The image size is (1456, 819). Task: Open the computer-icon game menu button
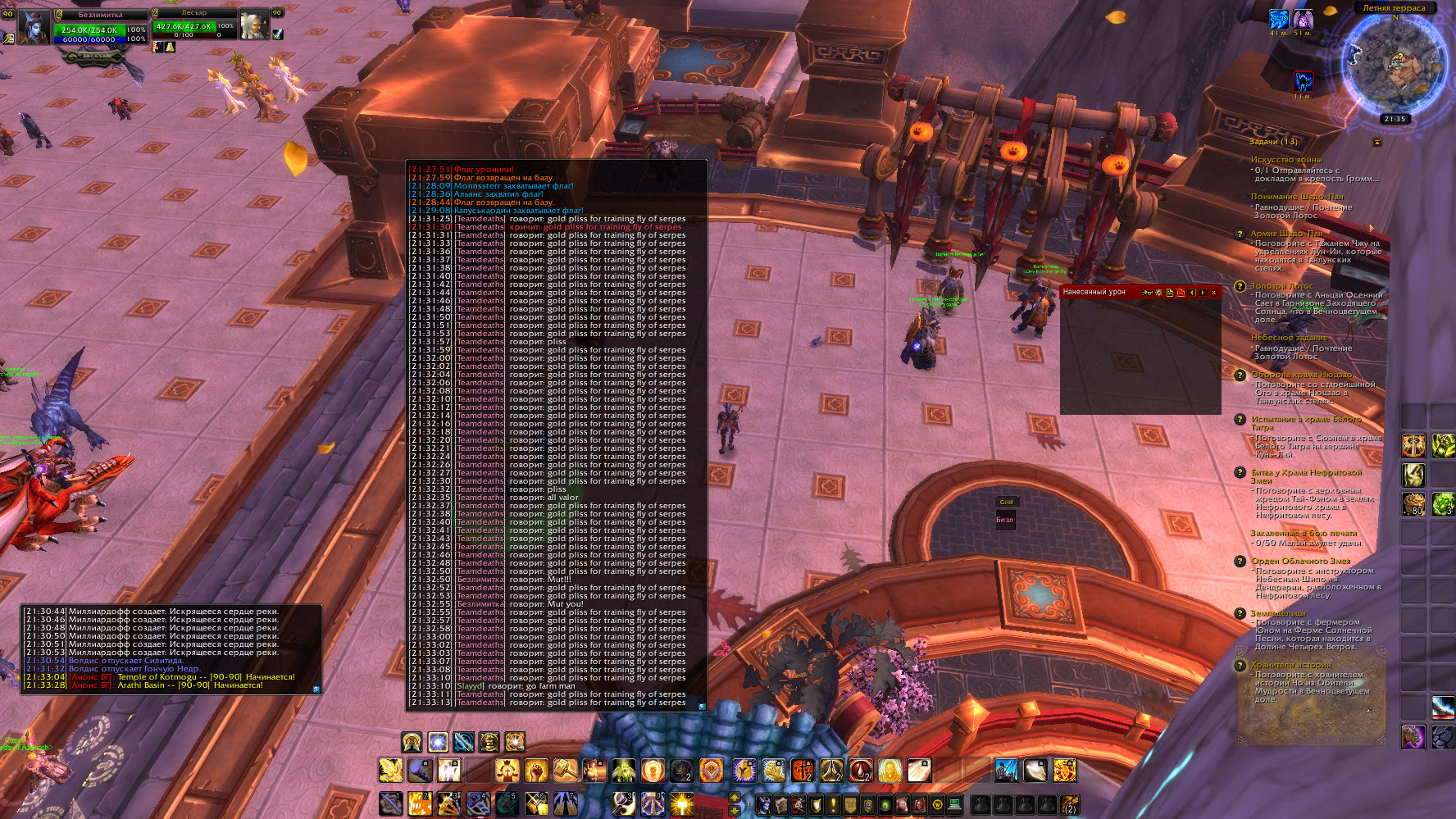pos(954,804)
